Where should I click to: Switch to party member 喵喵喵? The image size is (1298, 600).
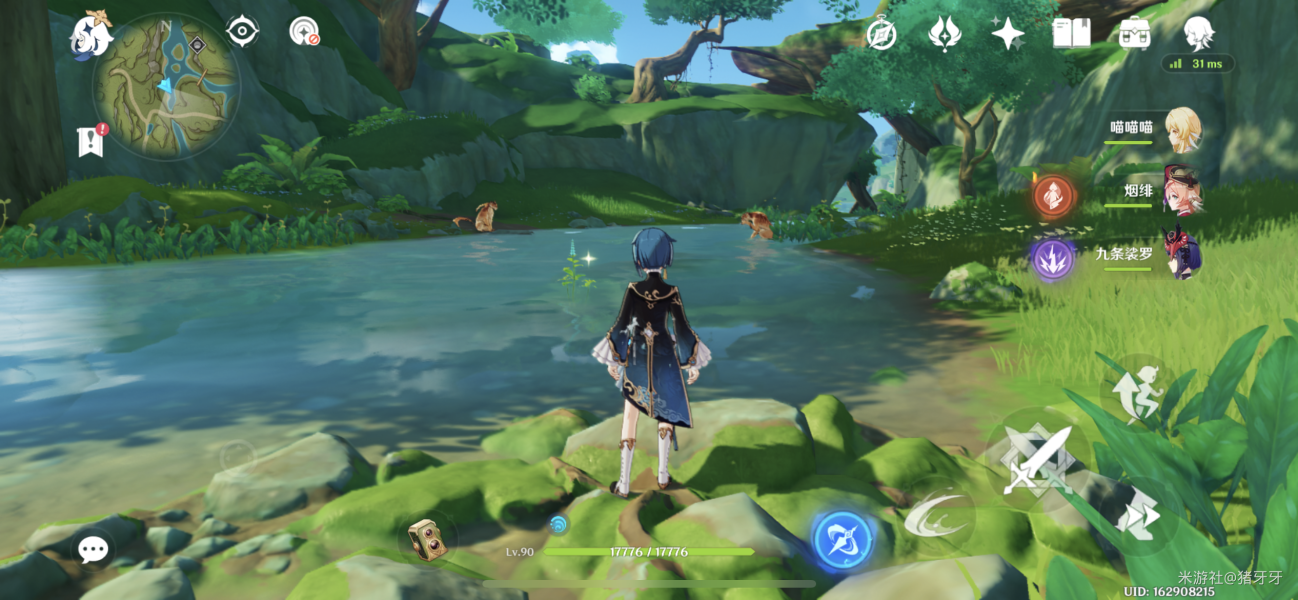click(1181, 130)
